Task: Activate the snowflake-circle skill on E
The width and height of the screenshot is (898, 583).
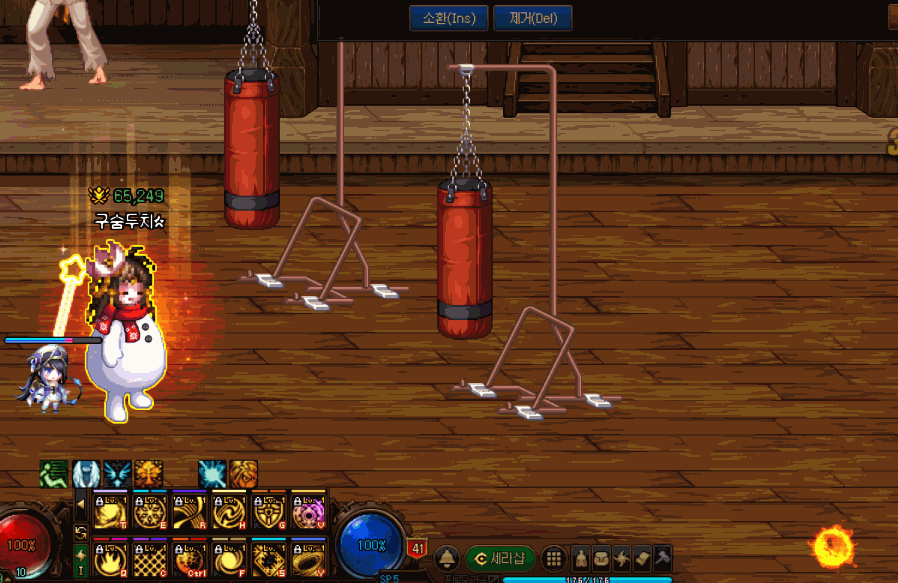Action: click(148, 511)
